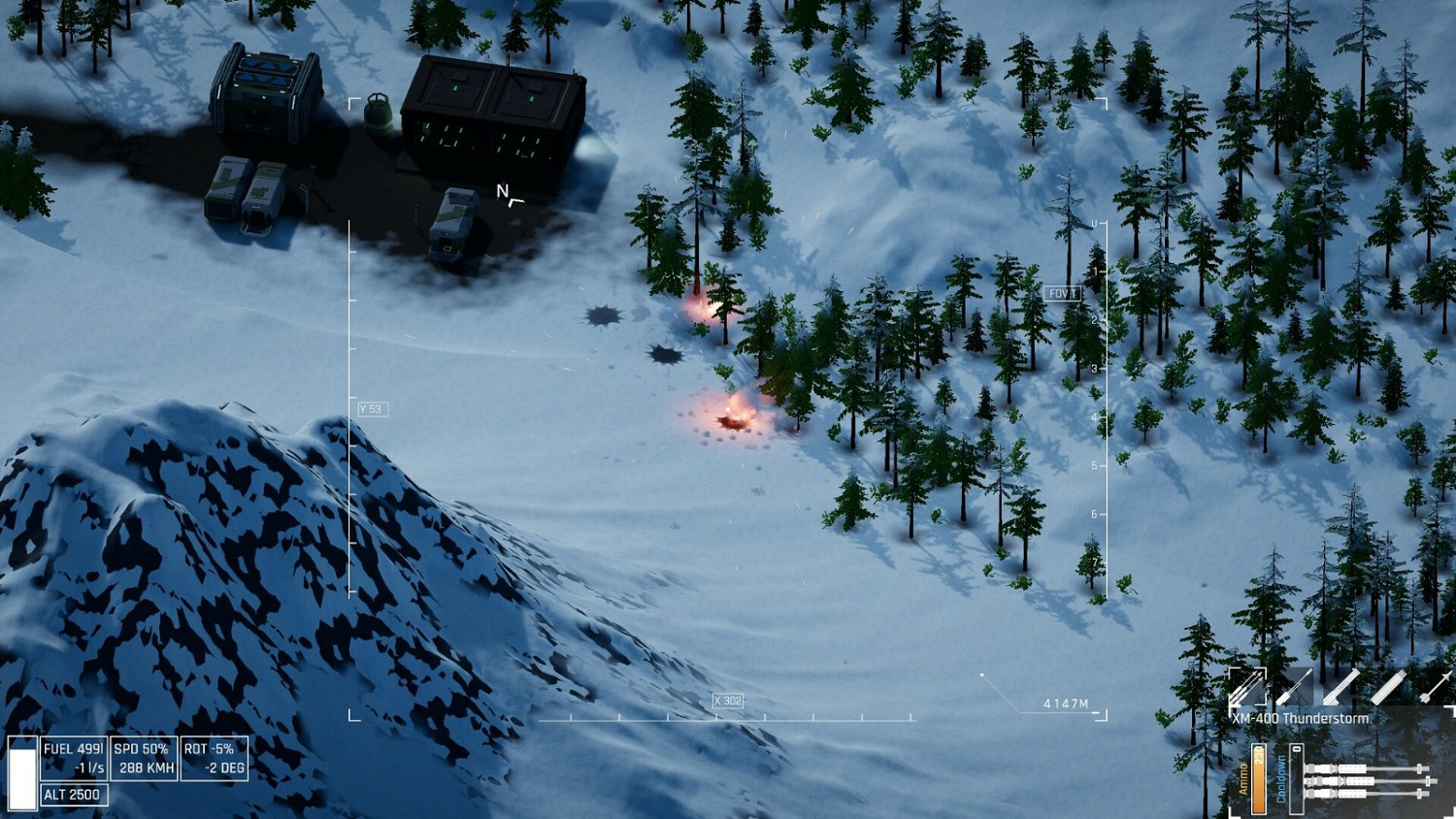Click the targeting bracket around the selected weapon
This screenshot has width=1456, height=819.
[1247, 687]
